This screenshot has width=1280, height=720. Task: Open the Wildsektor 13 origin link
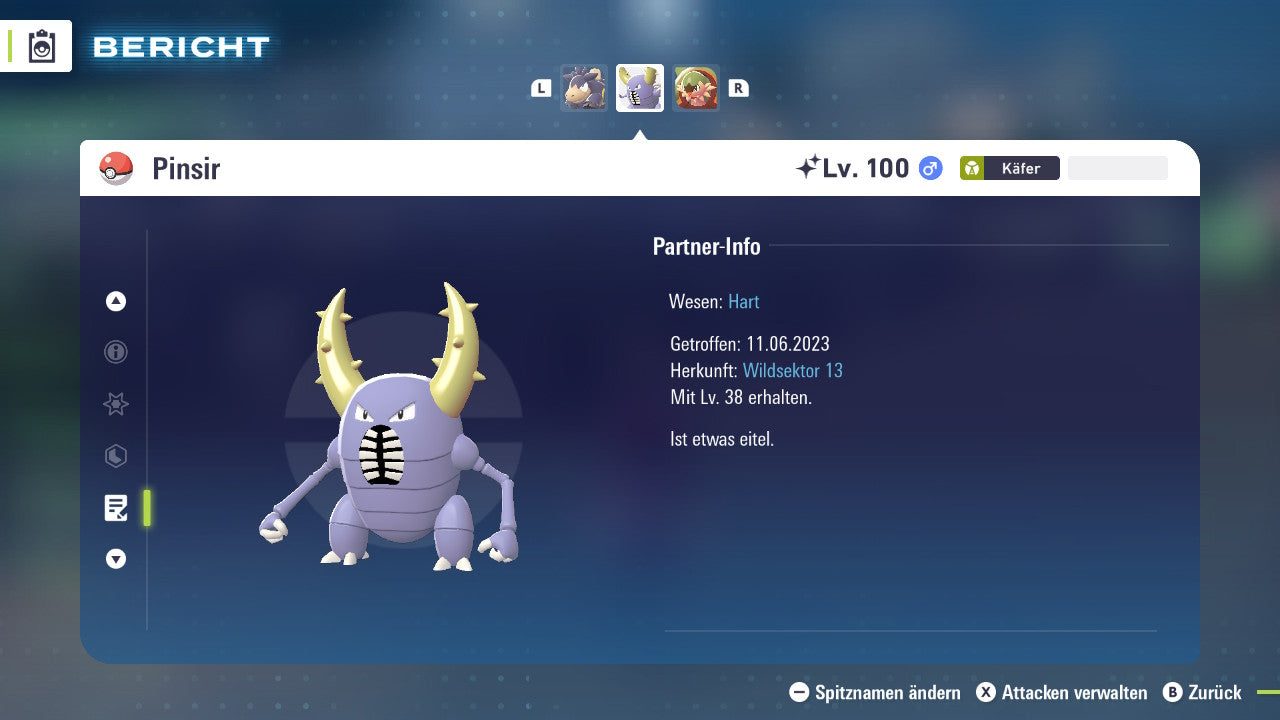792,370
